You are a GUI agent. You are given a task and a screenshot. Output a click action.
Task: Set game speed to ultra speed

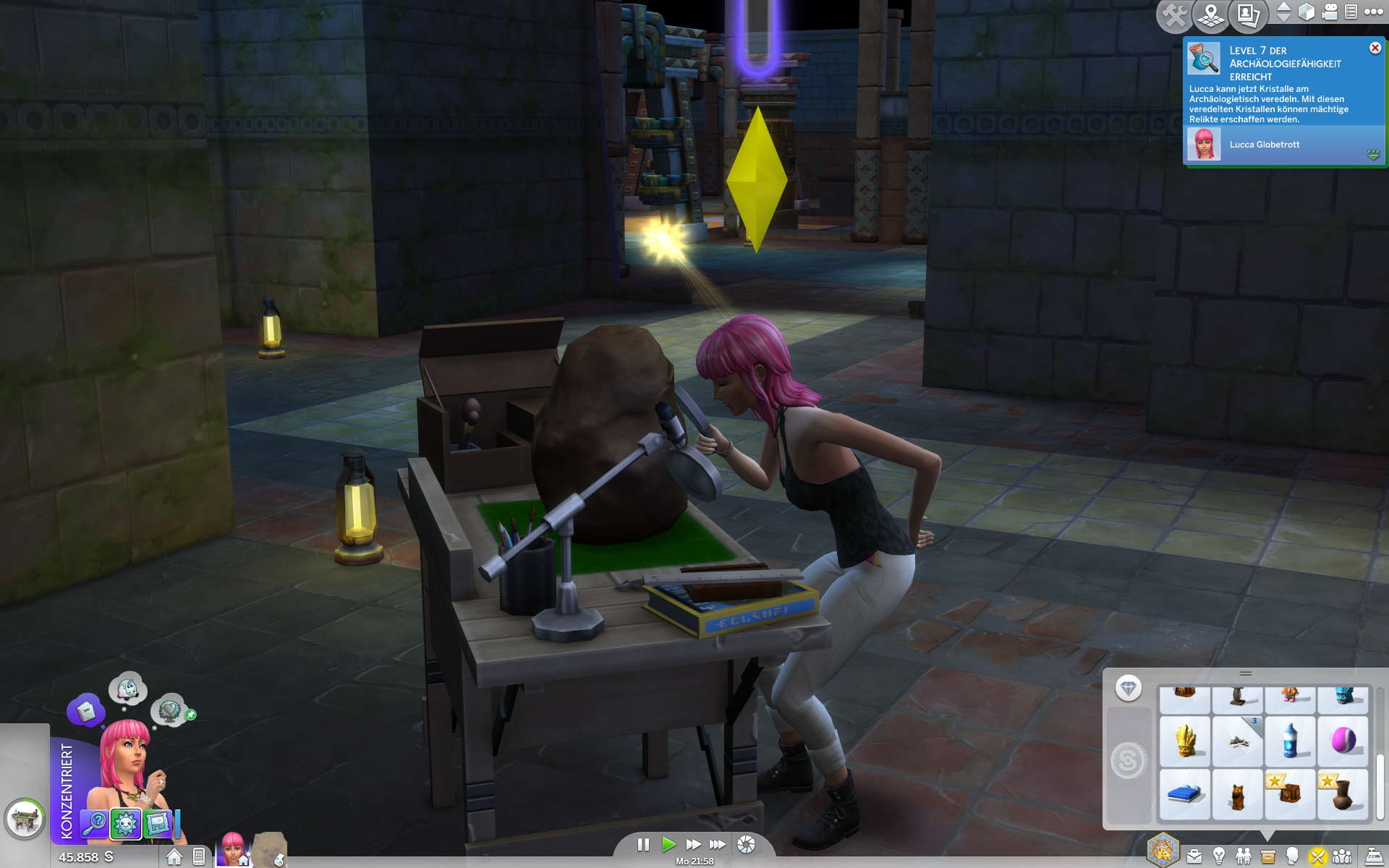718,844
